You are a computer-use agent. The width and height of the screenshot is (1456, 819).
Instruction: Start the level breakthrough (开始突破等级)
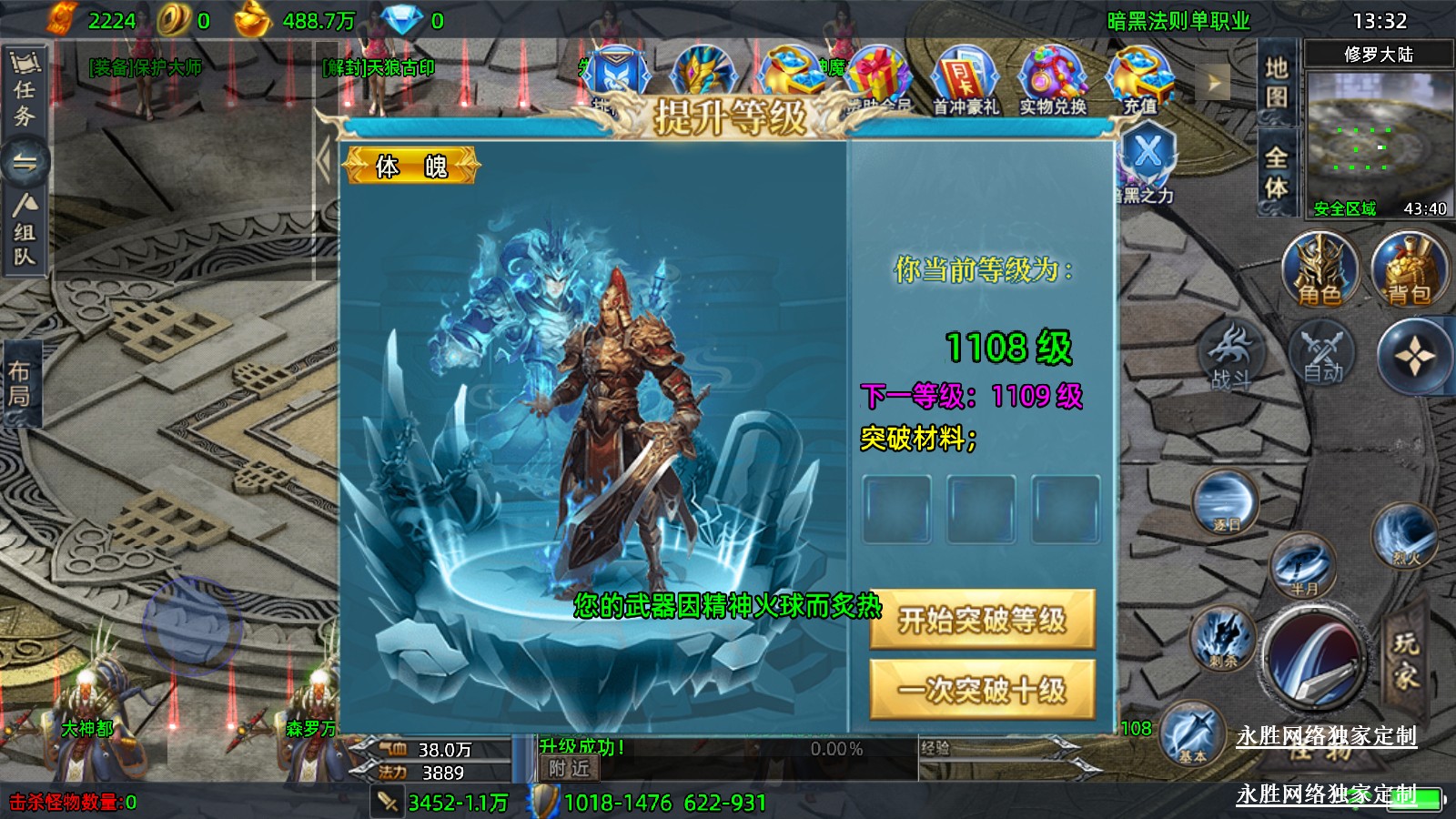click(x=981, y=620)
